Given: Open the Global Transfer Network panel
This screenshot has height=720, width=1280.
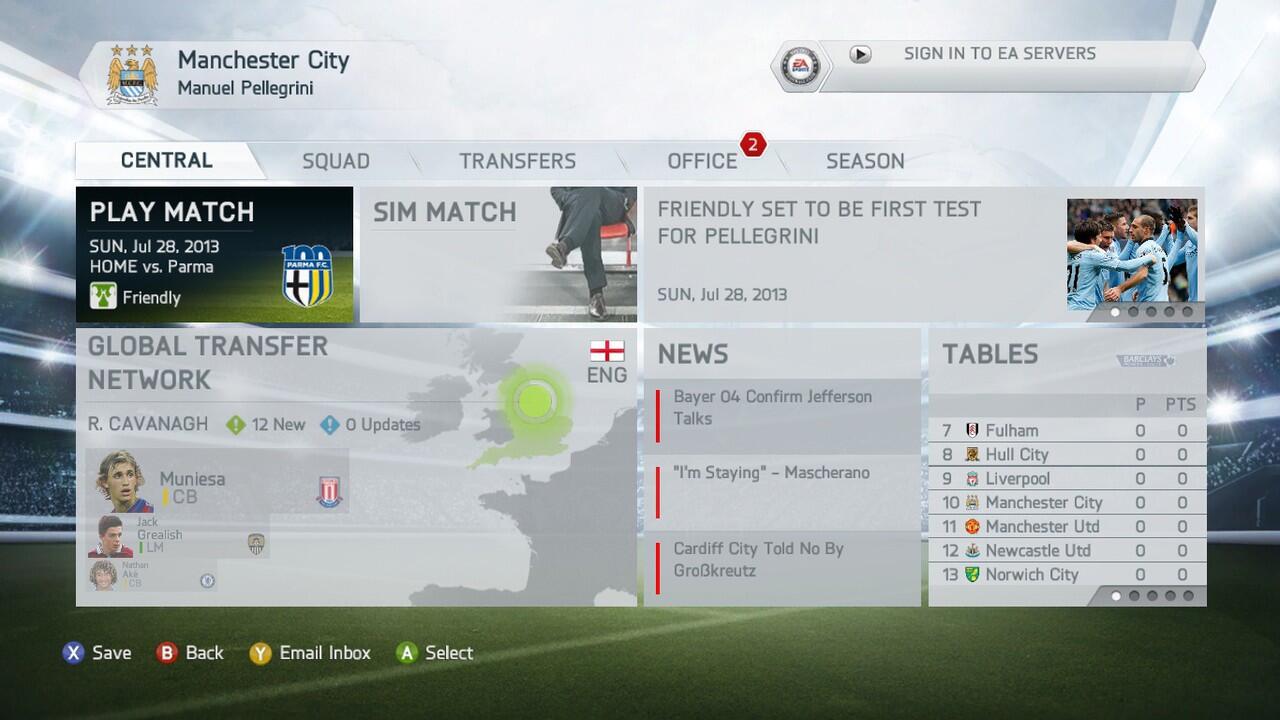Looking at the screenshot, I should (x=208, y=363).
